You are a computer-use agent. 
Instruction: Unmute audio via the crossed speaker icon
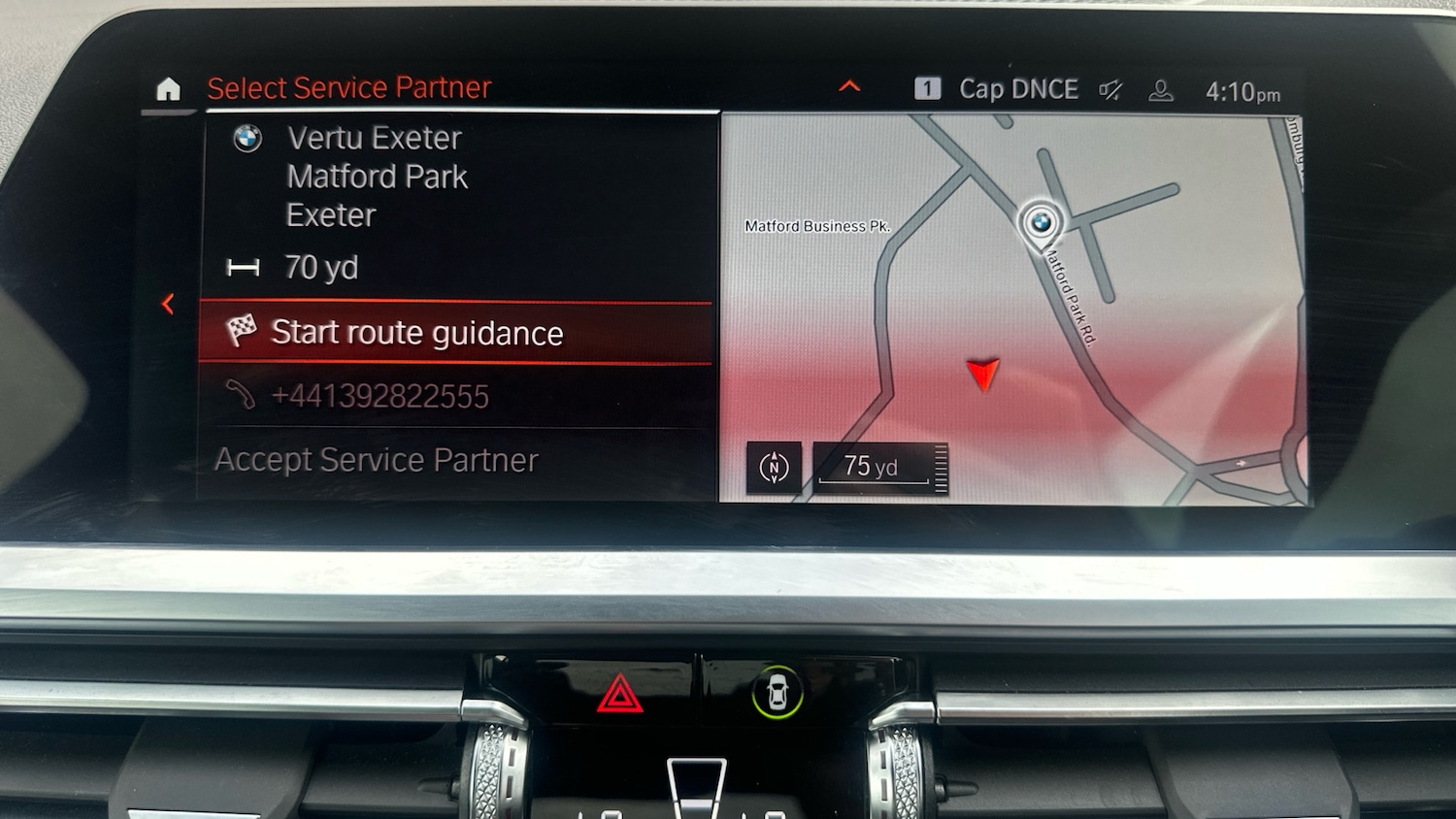(x=1109, y=89)
